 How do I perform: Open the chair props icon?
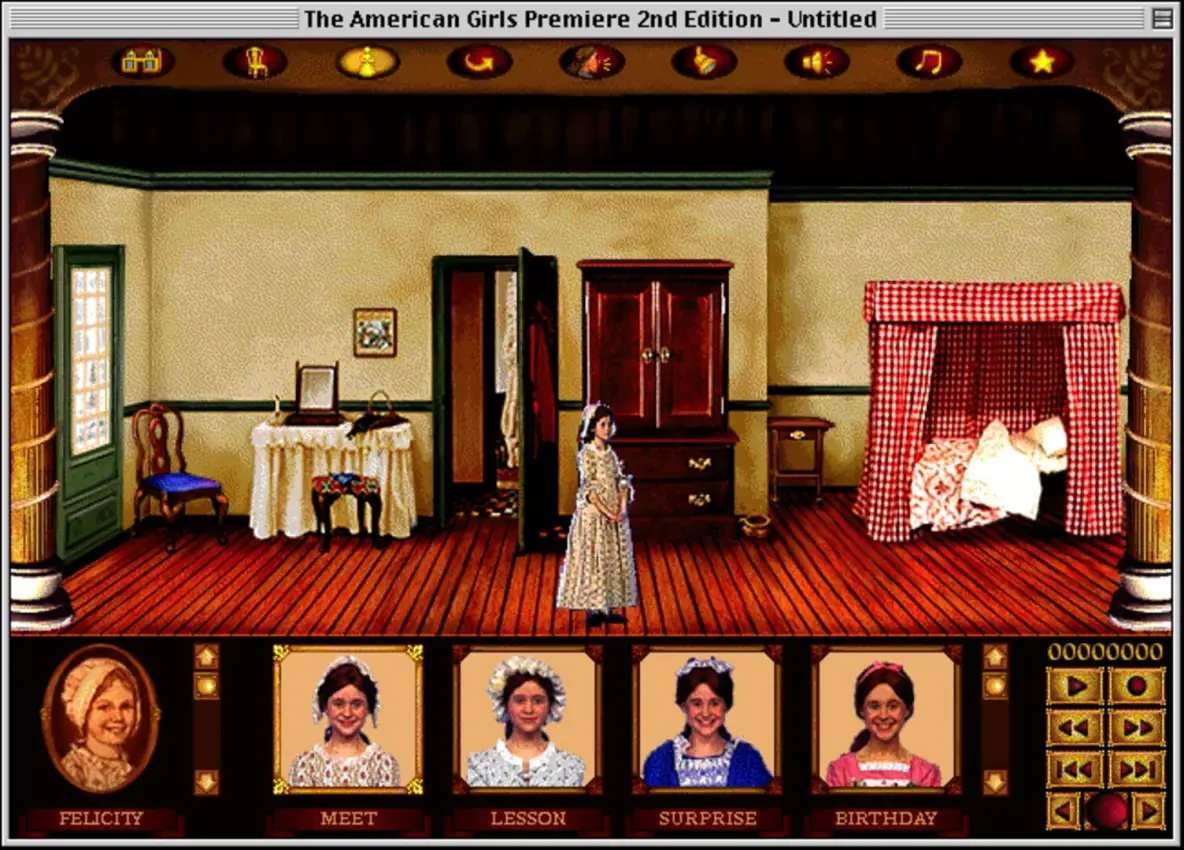click(254, 62)
